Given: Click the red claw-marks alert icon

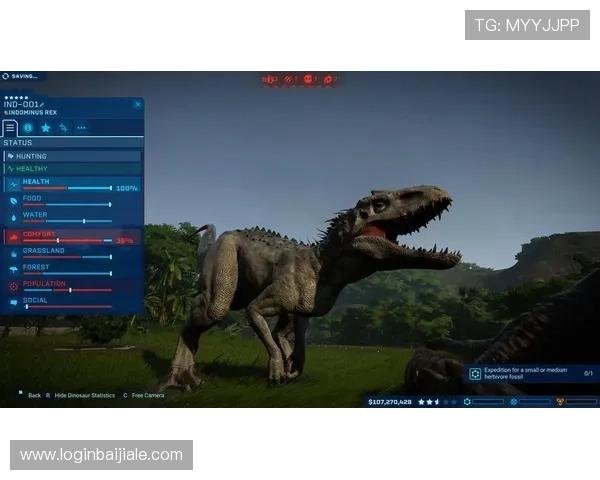Looking at the screenshot, I should pyautogui.click(x=289, y=78).
